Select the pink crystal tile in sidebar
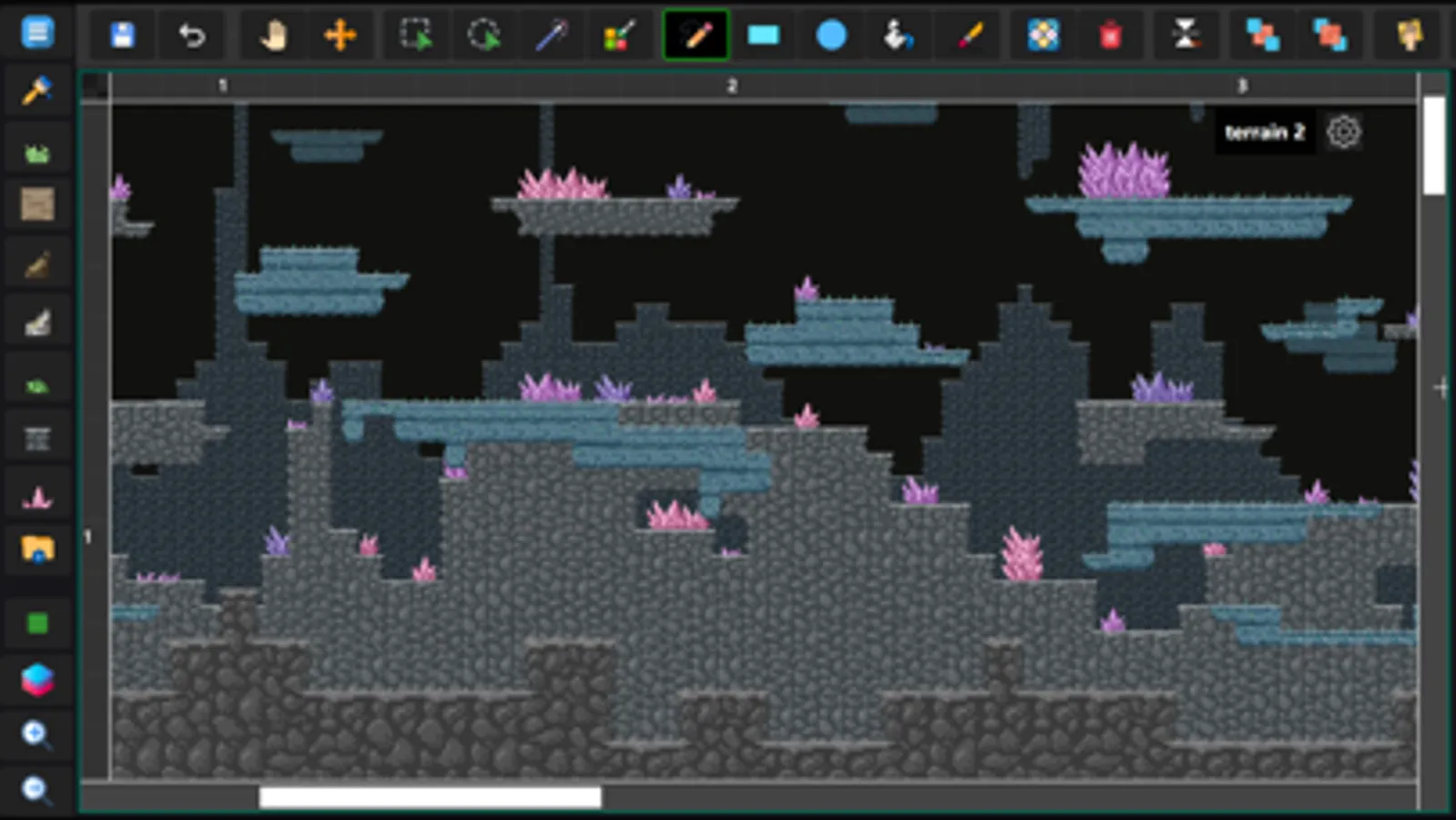 point(36,495)
